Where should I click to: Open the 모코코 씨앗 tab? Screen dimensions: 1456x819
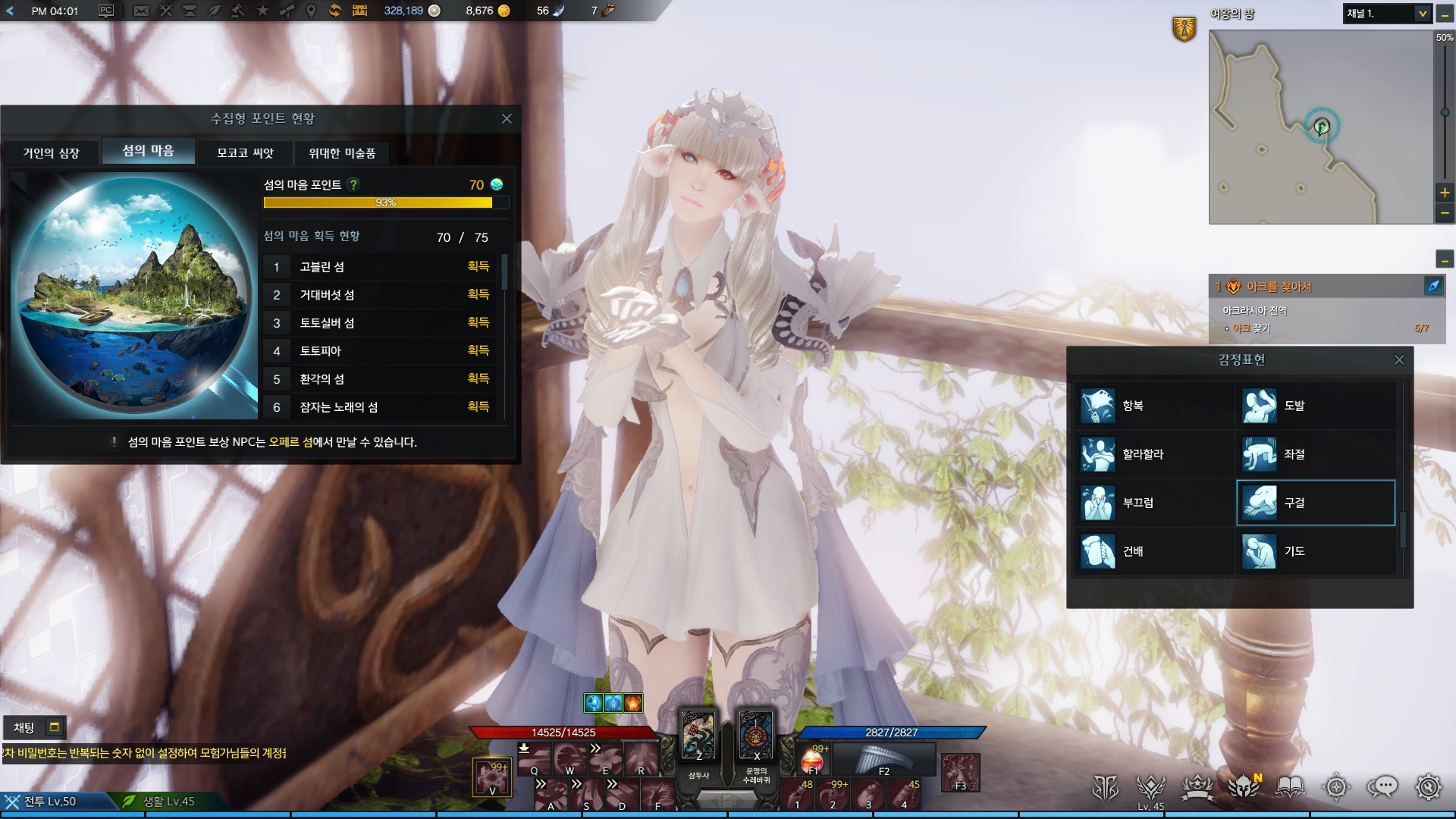[x=245, y=153]
